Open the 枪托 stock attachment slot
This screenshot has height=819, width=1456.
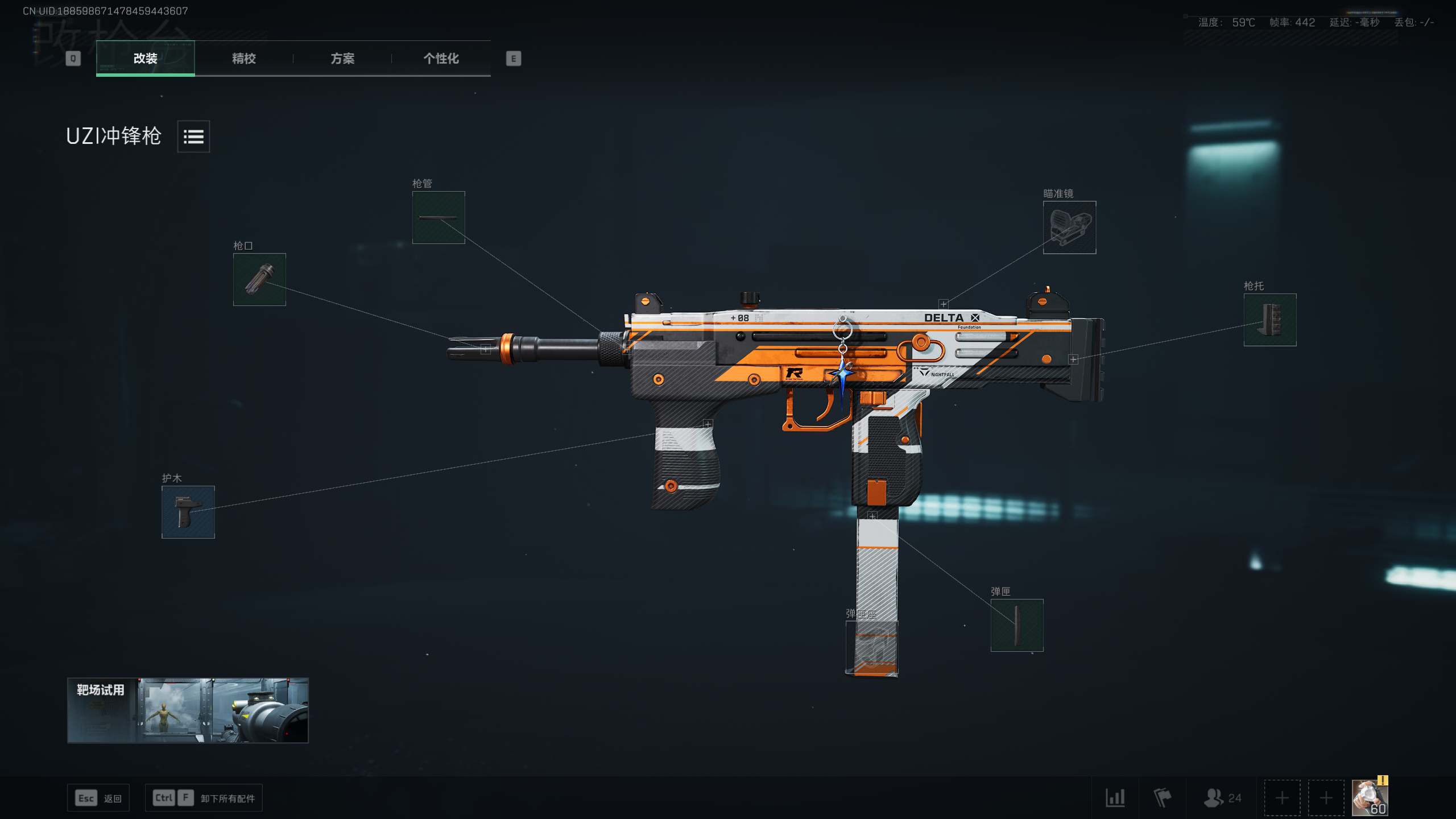1269,320
